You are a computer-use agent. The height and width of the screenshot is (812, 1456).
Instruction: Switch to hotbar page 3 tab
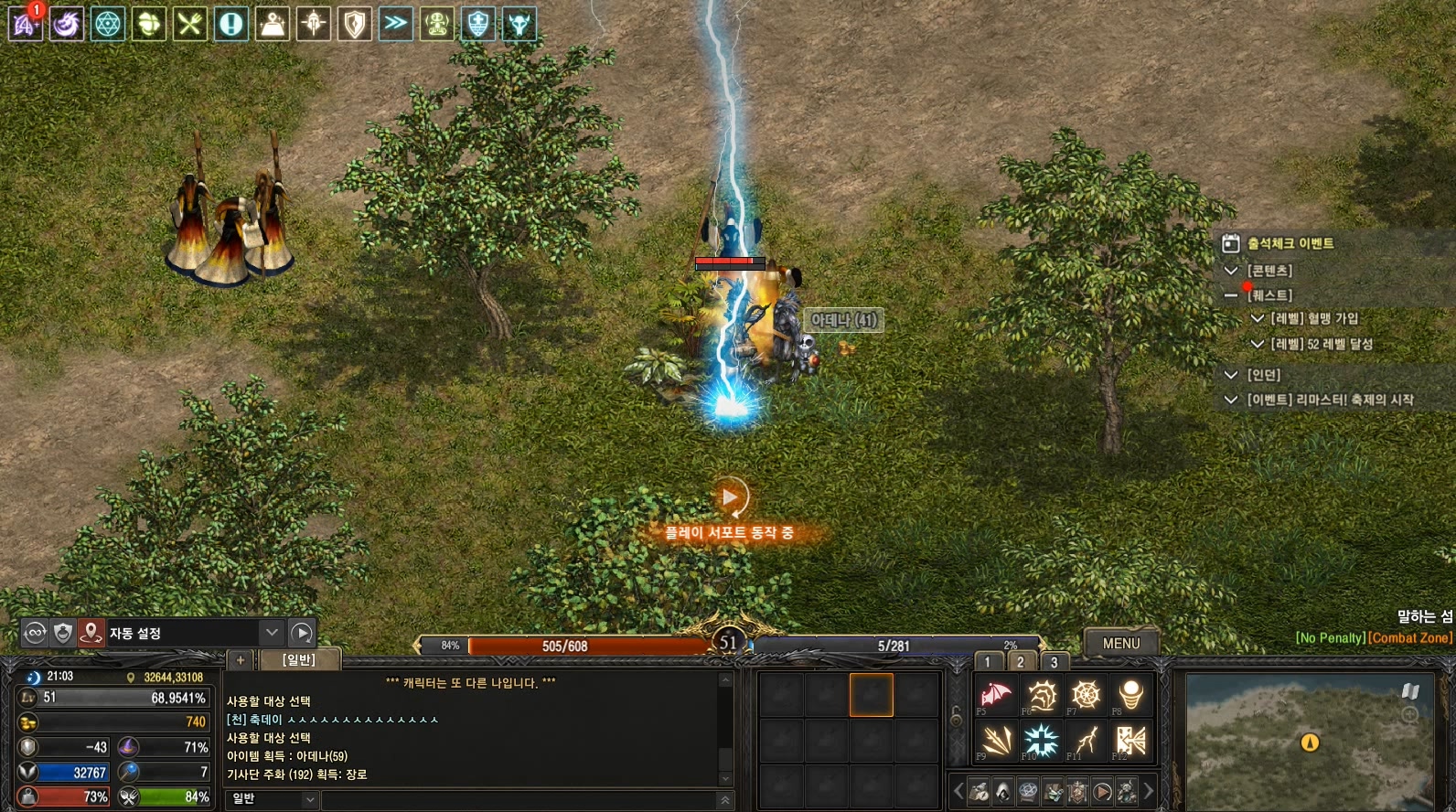pyautogui.click(x=1054, y=662)
